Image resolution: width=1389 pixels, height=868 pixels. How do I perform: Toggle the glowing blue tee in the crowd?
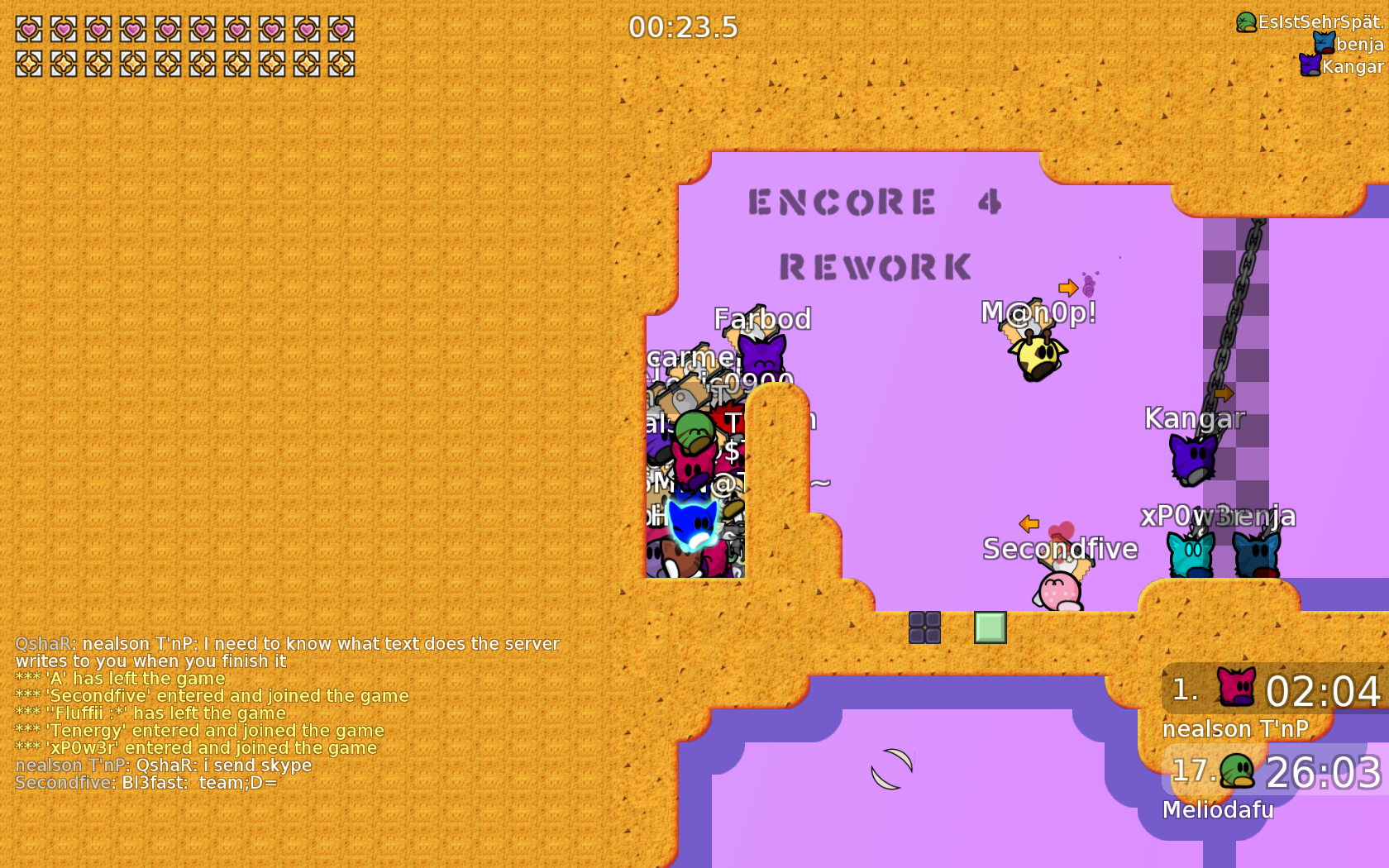694,525
